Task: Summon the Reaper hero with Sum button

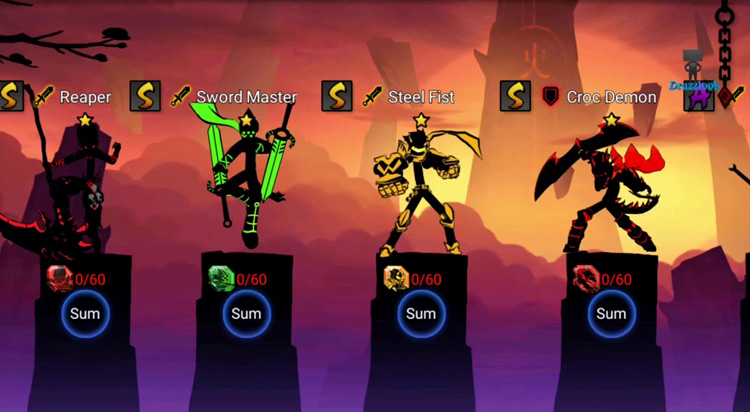Action: tap(85, 314)
